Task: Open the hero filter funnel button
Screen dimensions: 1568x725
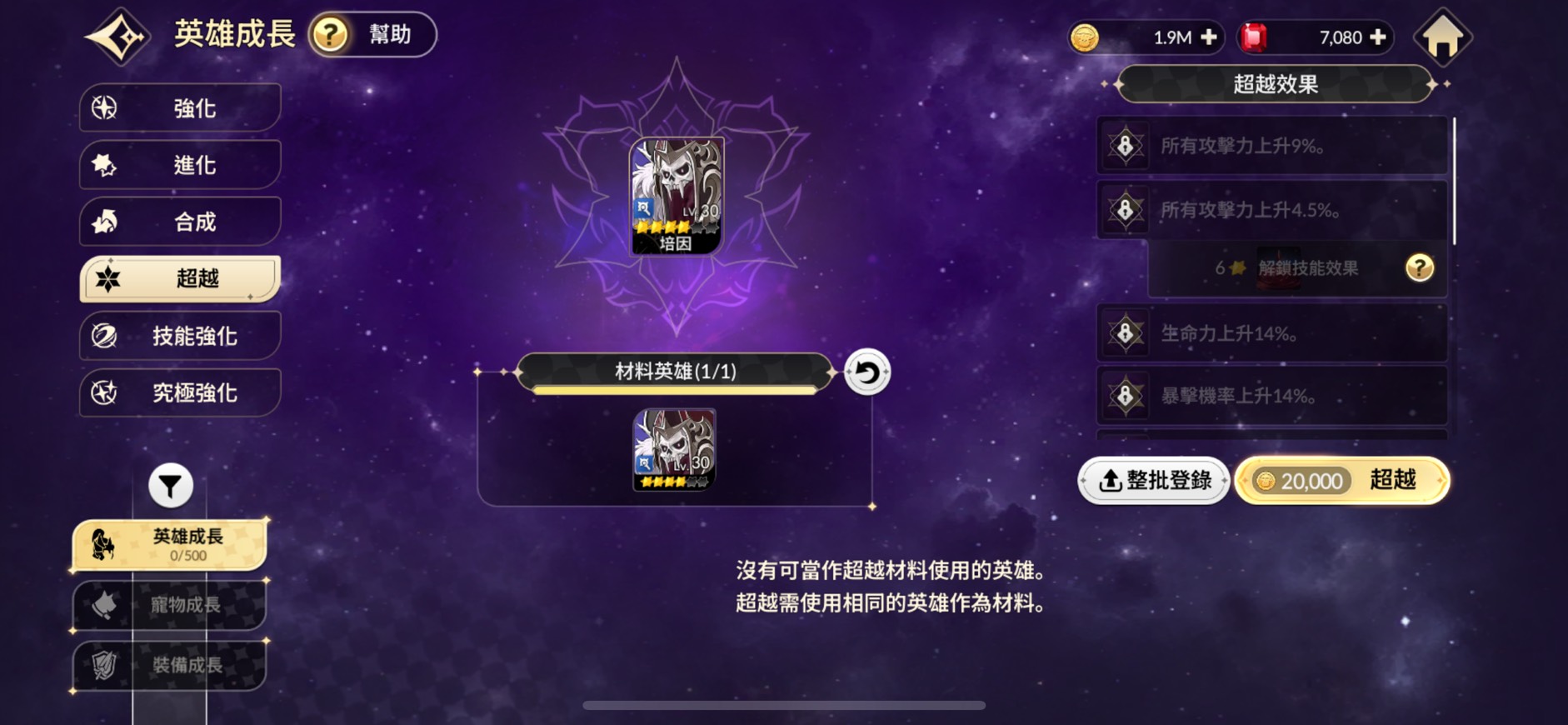Action: pyautogui.click(x=171, y=485)
